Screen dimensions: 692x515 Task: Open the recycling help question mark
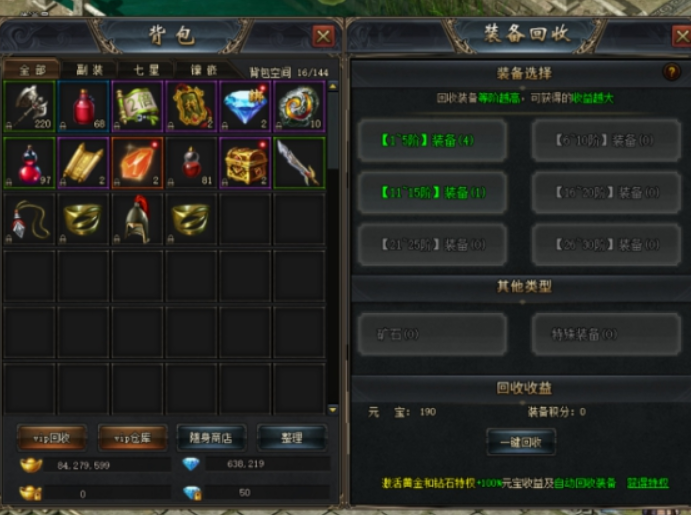tap(672, 72)
